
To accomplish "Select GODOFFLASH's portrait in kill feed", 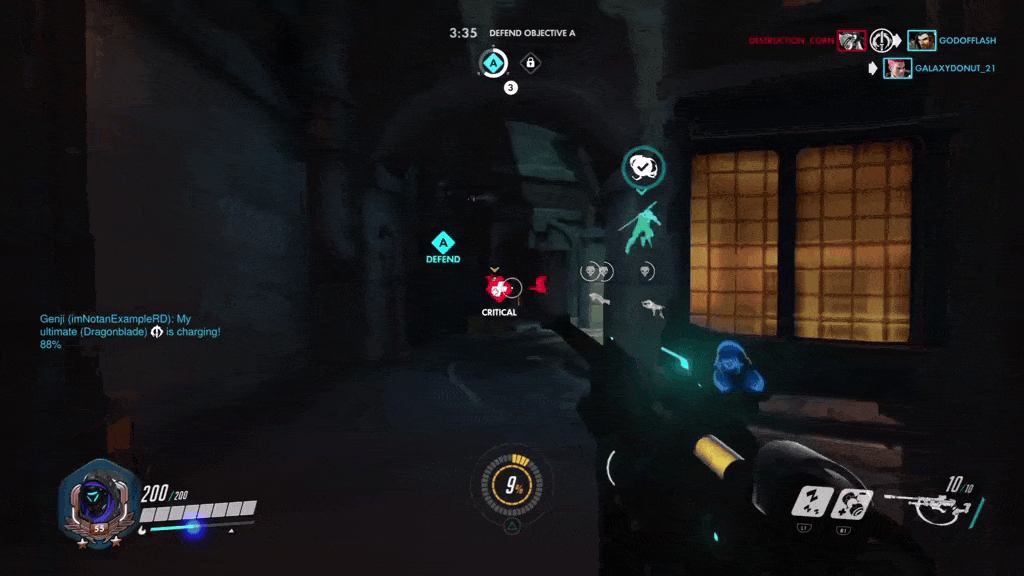I will (x=921, y=41).
